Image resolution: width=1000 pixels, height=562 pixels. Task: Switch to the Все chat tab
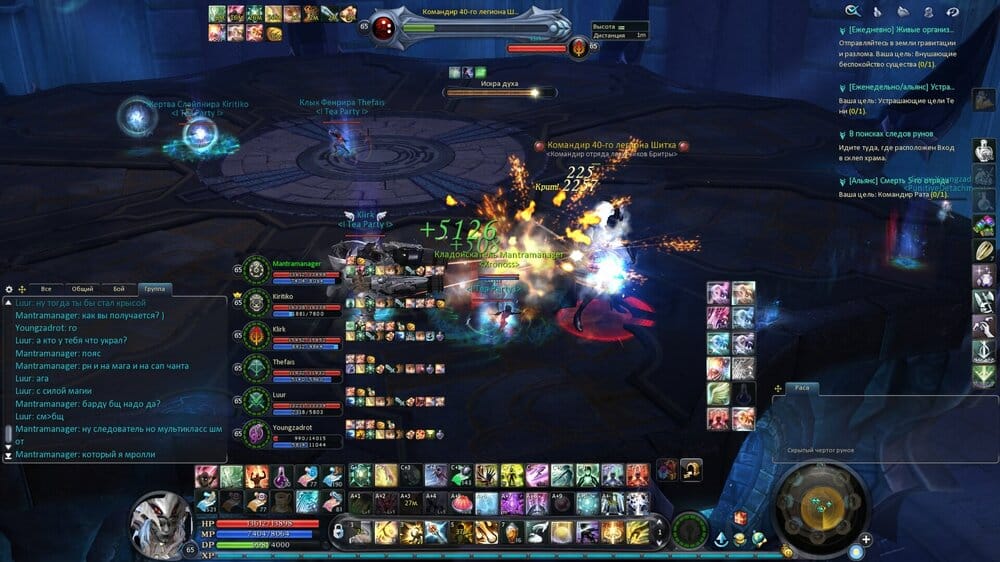point(46,289)
